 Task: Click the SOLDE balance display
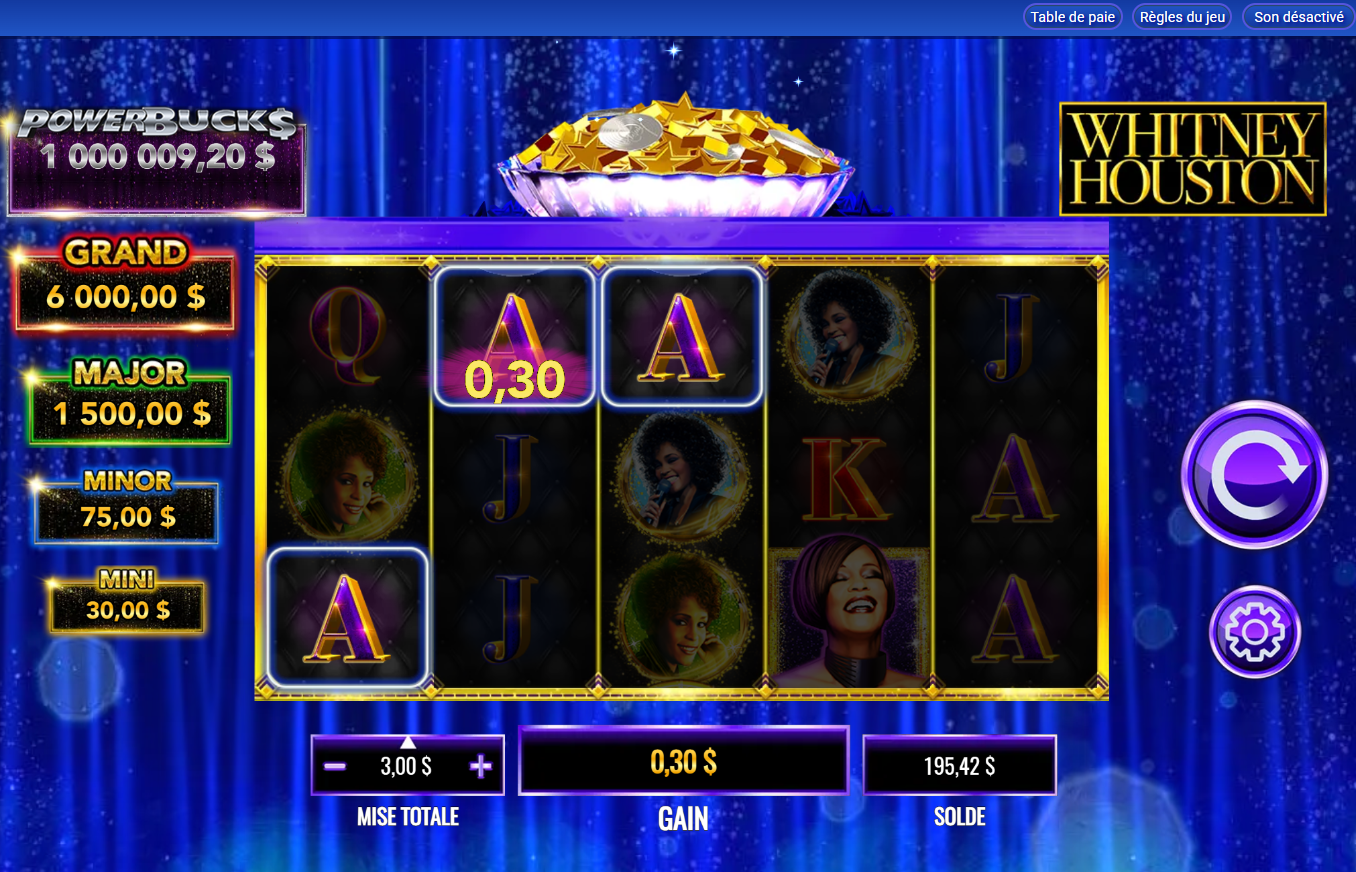pos(959,765)
